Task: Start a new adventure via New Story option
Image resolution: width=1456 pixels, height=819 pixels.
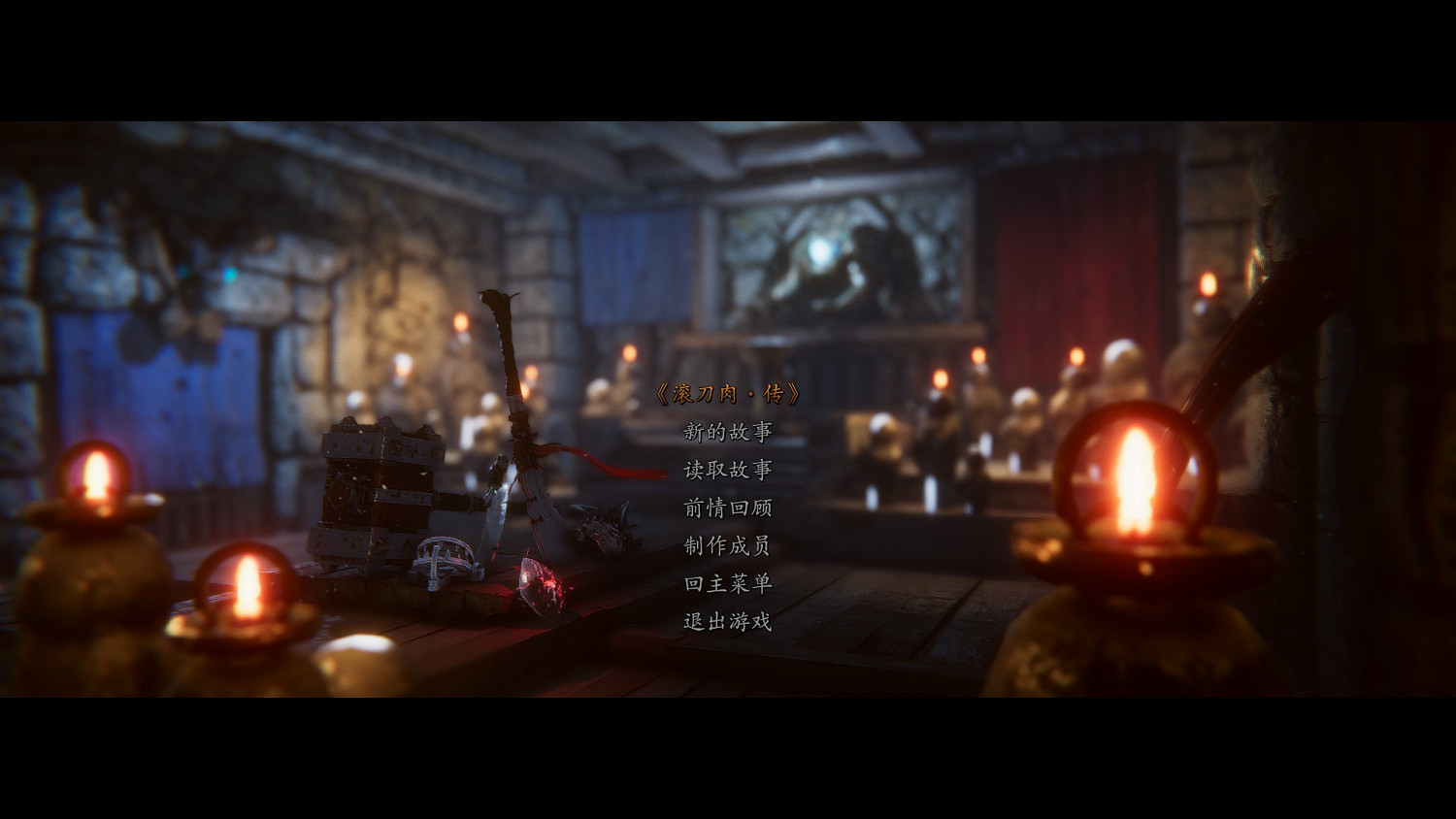Action: click(x=726, y=434)
